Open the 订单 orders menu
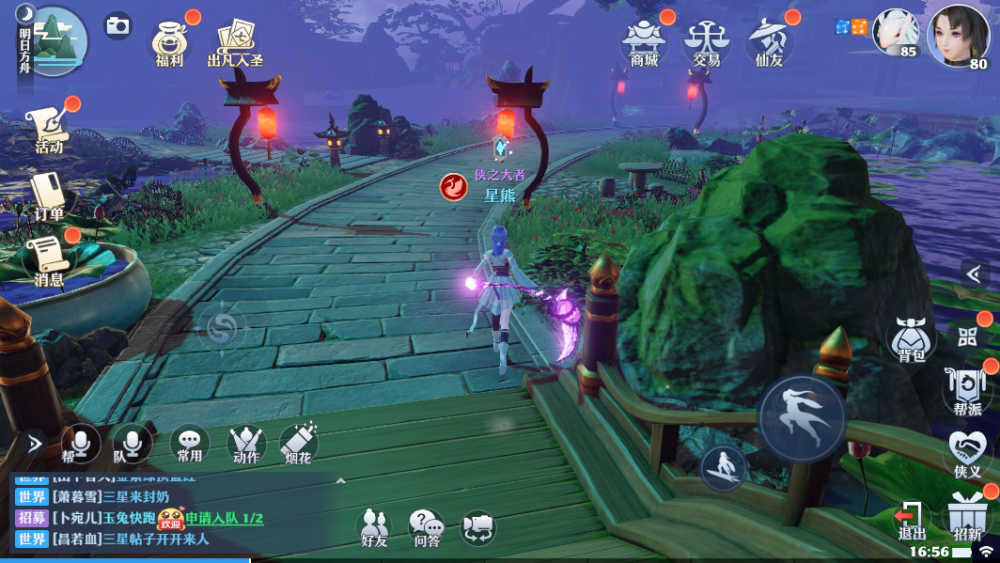 click(48, 195)
